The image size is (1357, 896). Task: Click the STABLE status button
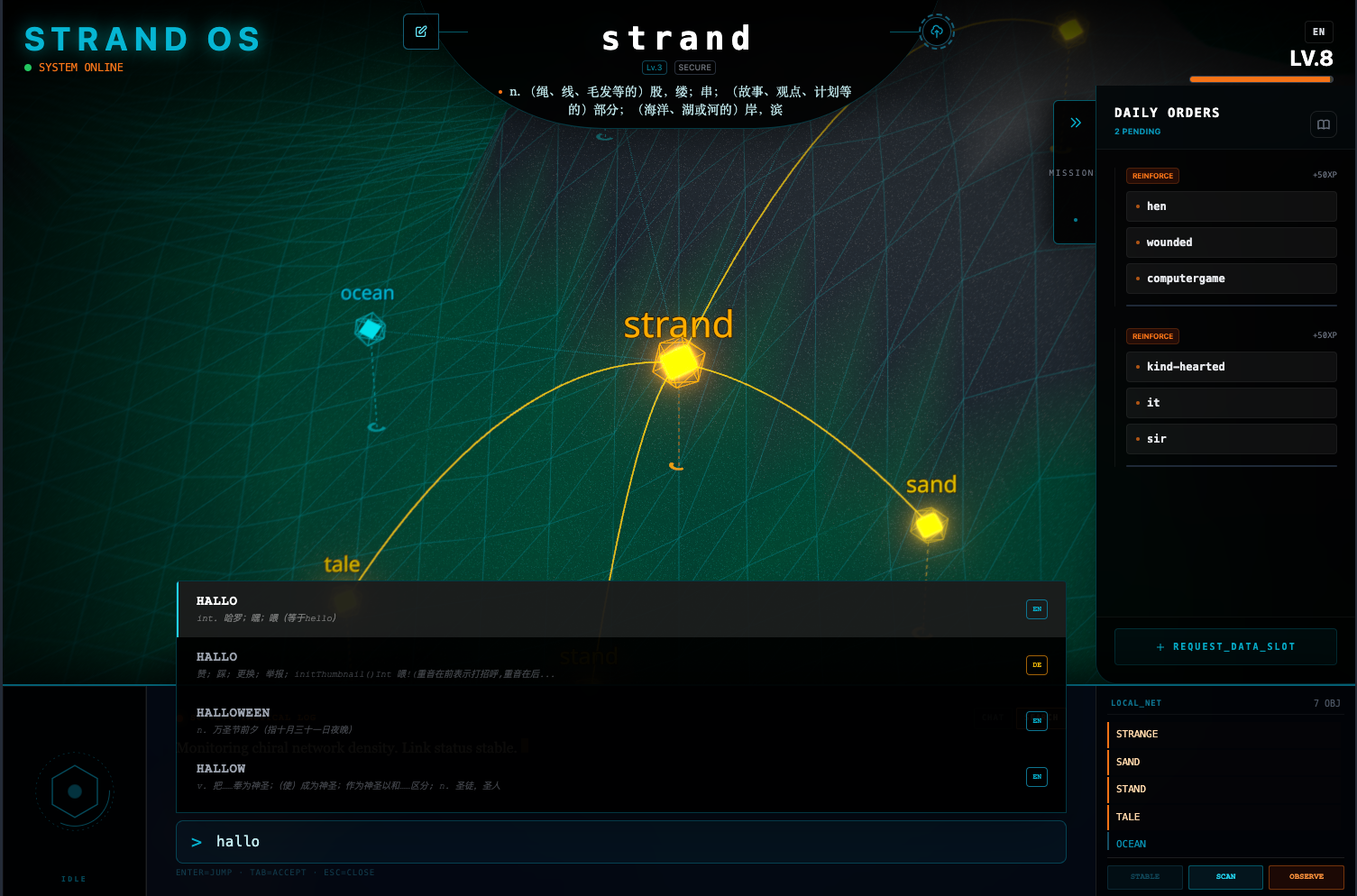click(x=1145, y=877)
